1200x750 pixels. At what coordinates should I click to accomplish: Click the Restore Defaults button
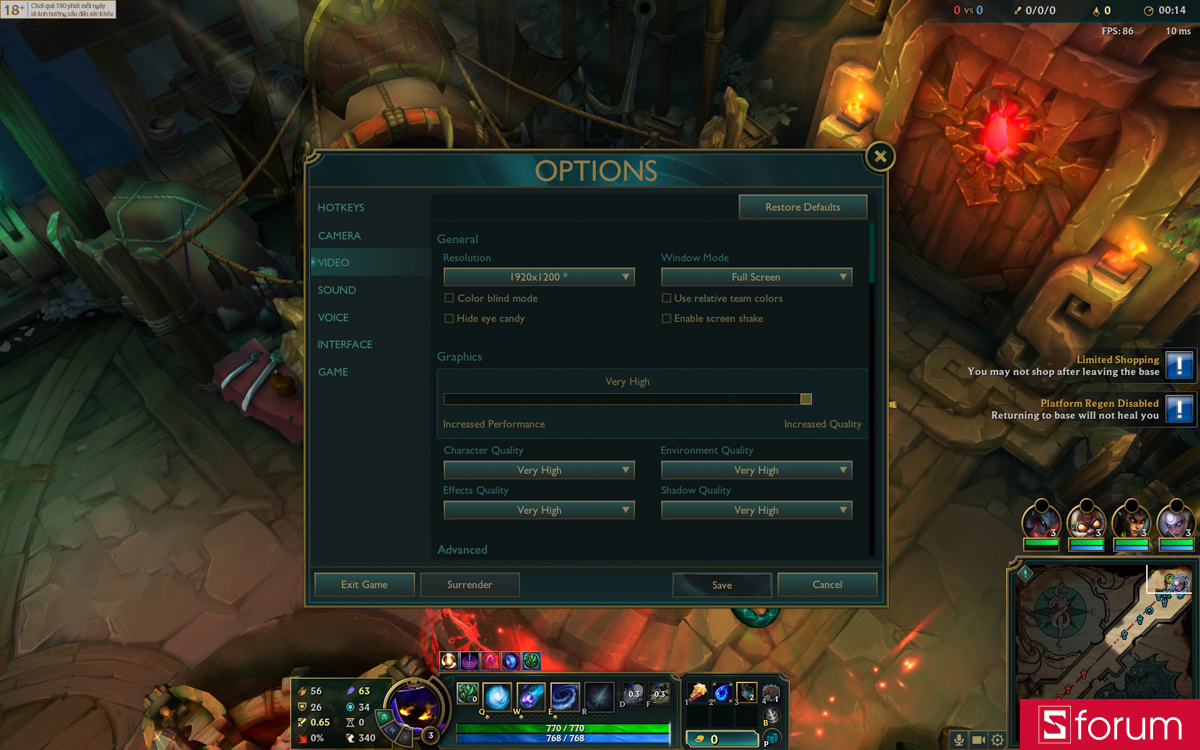click(x=802, y=207)
